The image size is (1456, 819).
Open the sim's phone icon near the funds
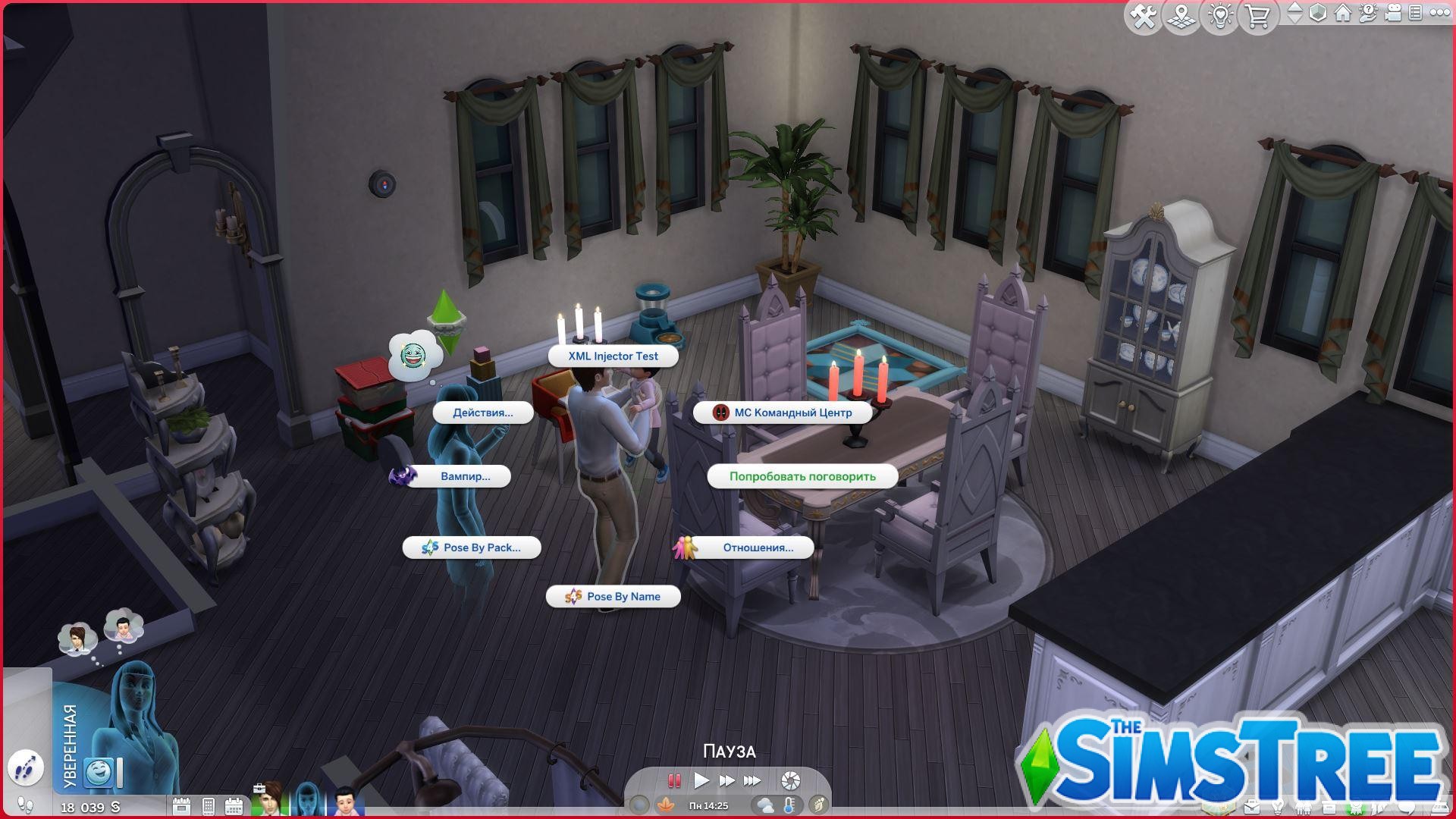(209, 806)
